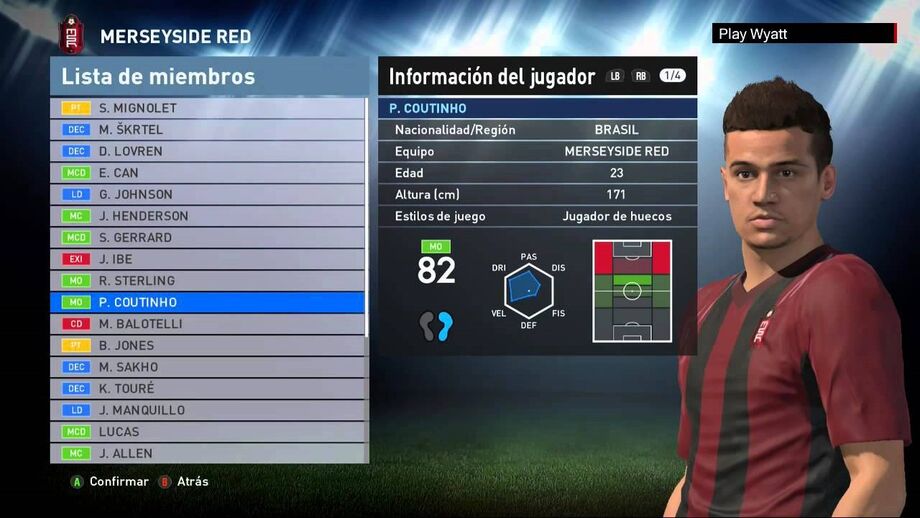Select S. Mignolet in the member list
920x518 pixels.
pos(208,108)
